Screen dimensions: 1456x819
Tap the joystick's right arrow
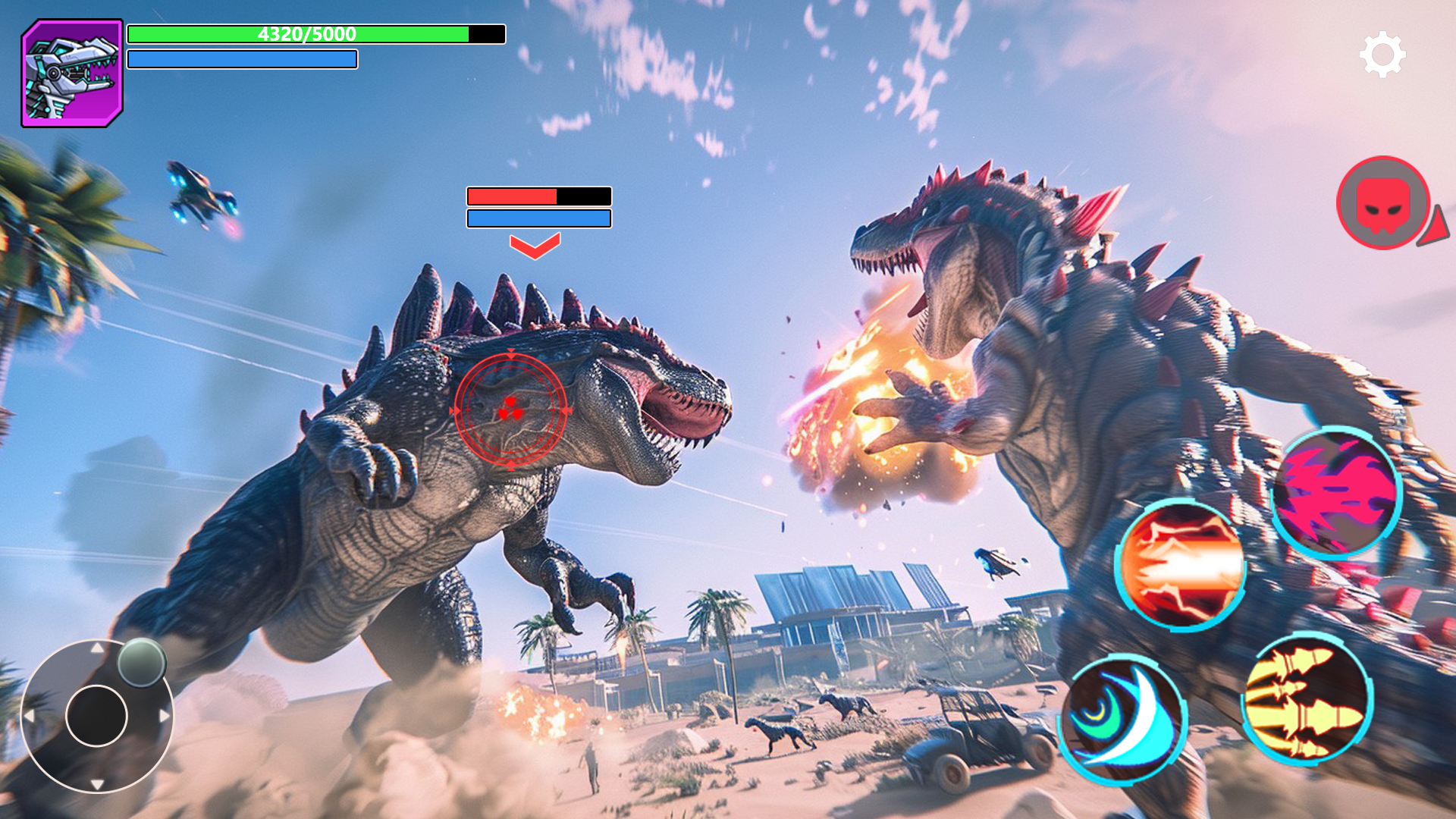pos(164,716)
